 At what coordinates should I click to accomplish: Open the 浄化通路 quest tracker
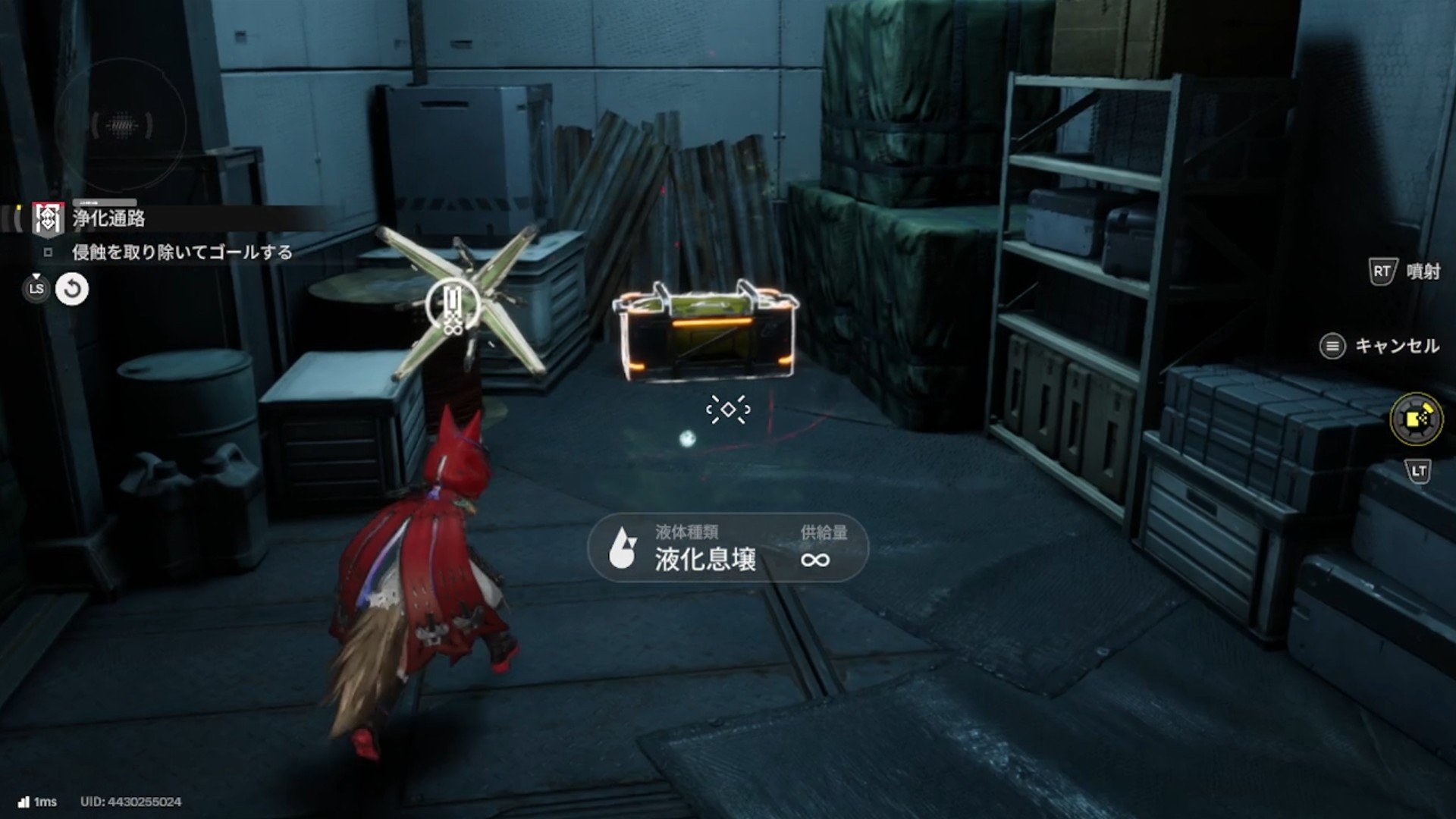108,219
